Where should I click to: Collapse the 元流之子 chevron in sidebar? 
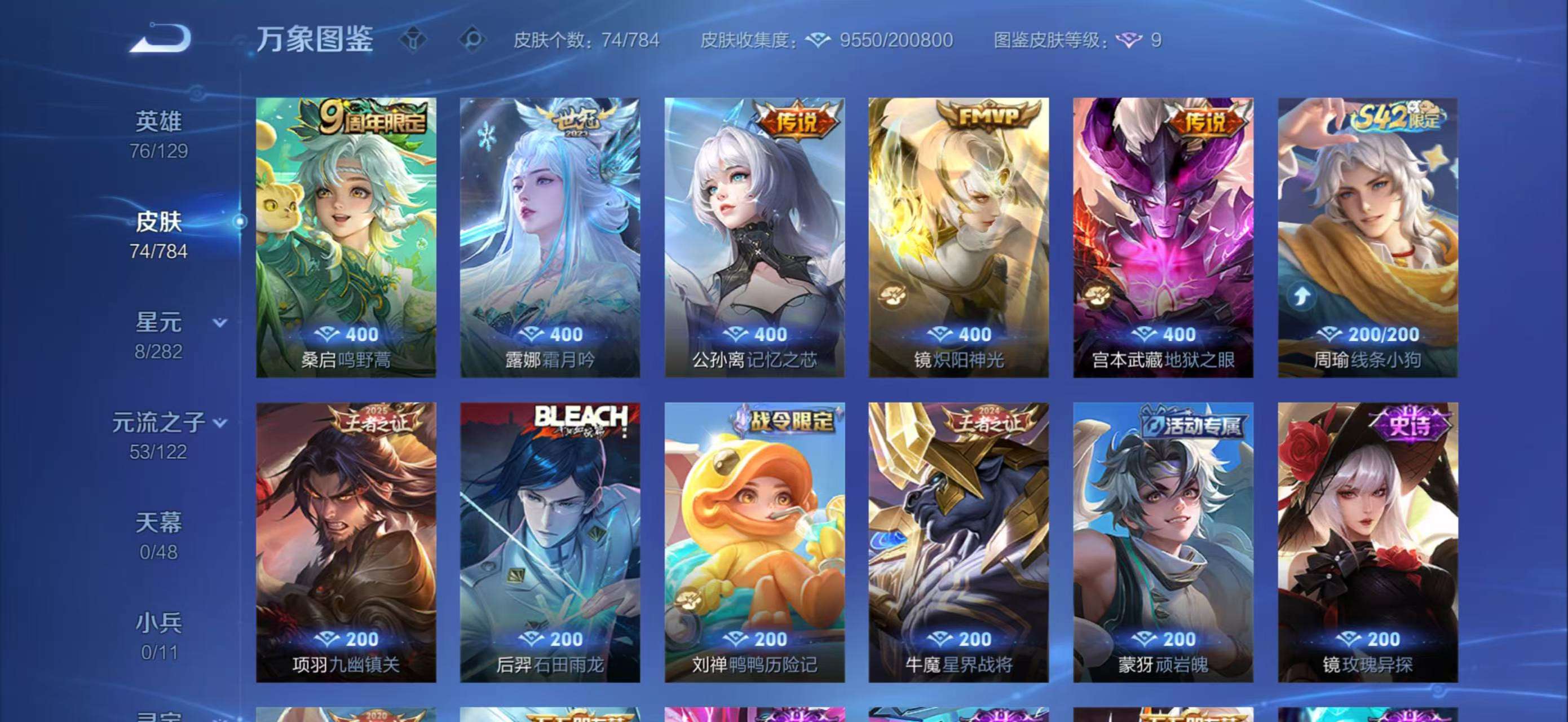tap(220, 421)
